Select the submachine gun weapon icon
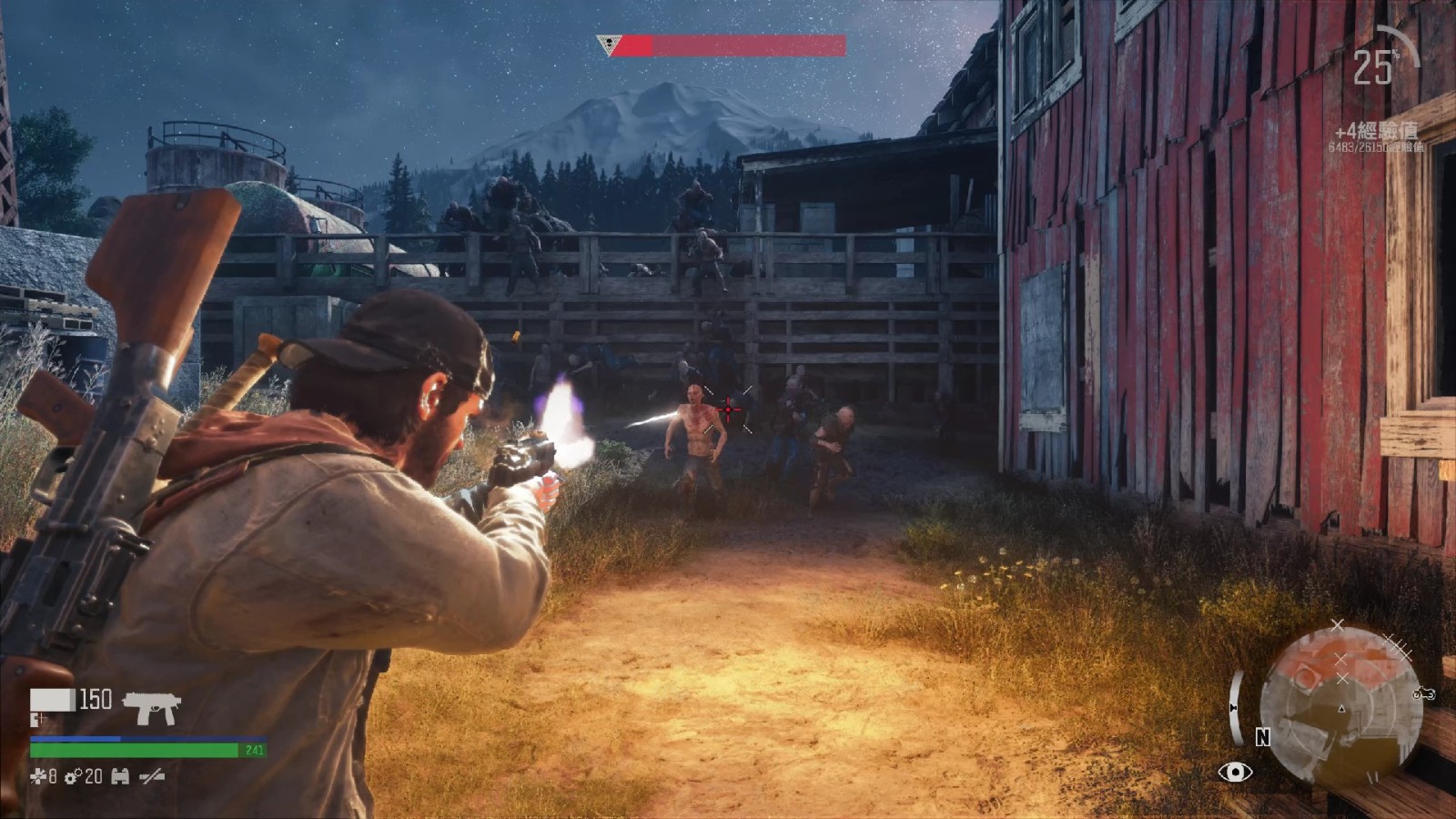1456x819 pixels. 152,707
